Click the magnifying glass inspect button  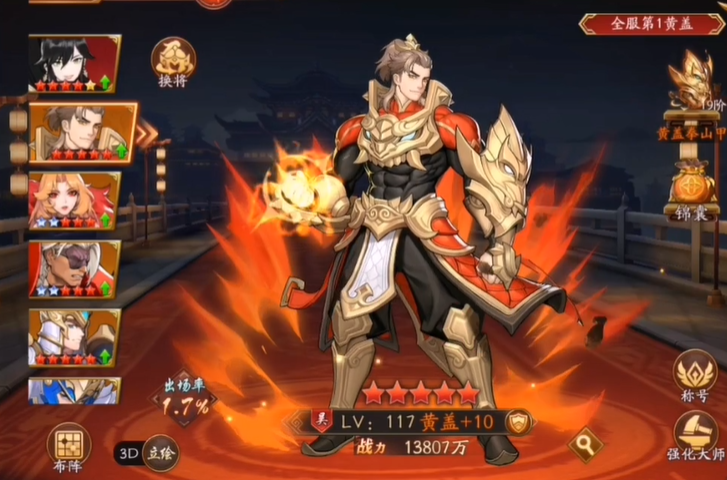coord(581,440)
